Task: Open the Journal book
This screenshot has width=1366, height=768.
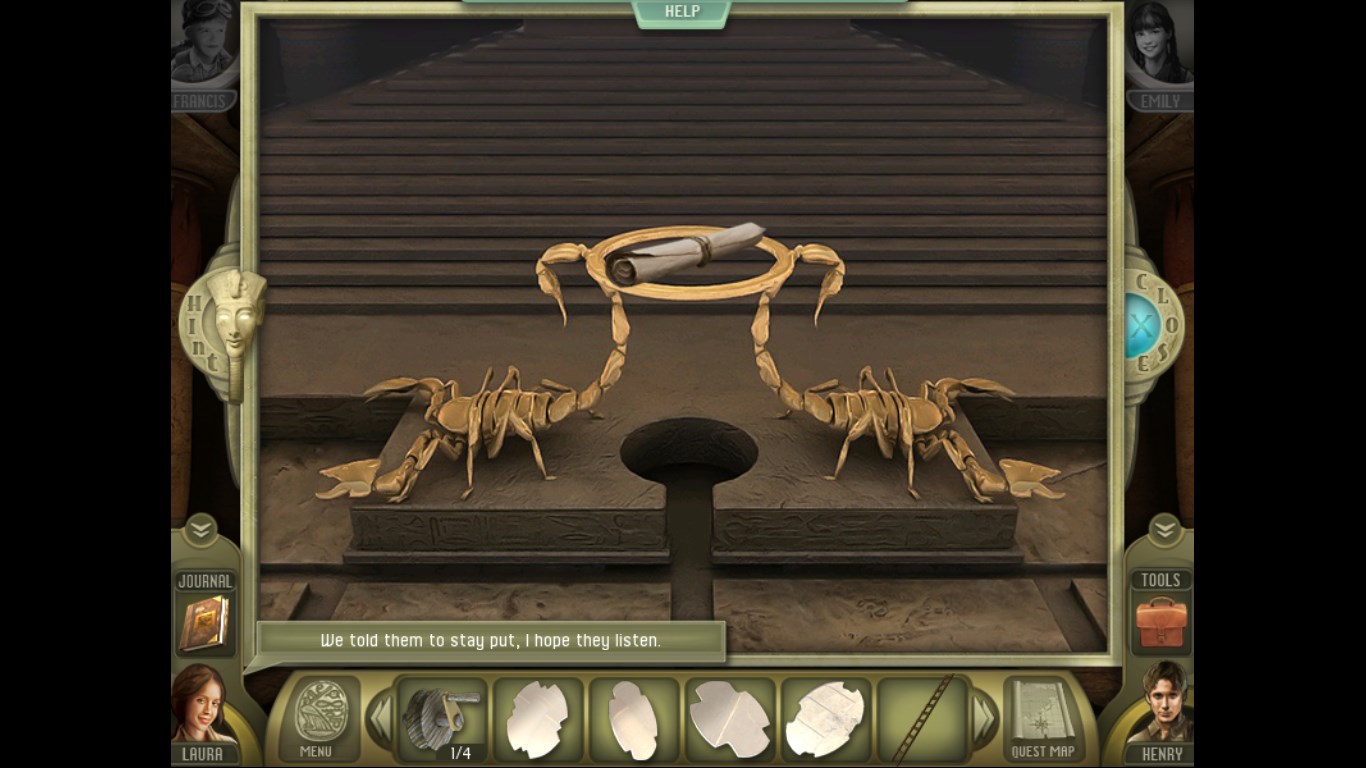Action: [x=204, y=622]
